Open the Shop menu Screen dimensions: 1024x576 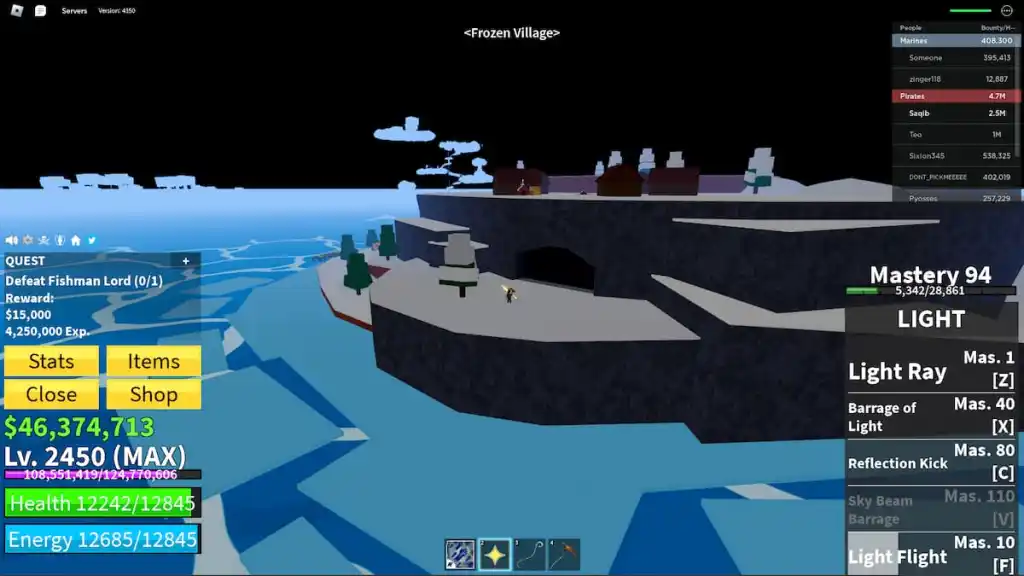[x=153, y=394]
